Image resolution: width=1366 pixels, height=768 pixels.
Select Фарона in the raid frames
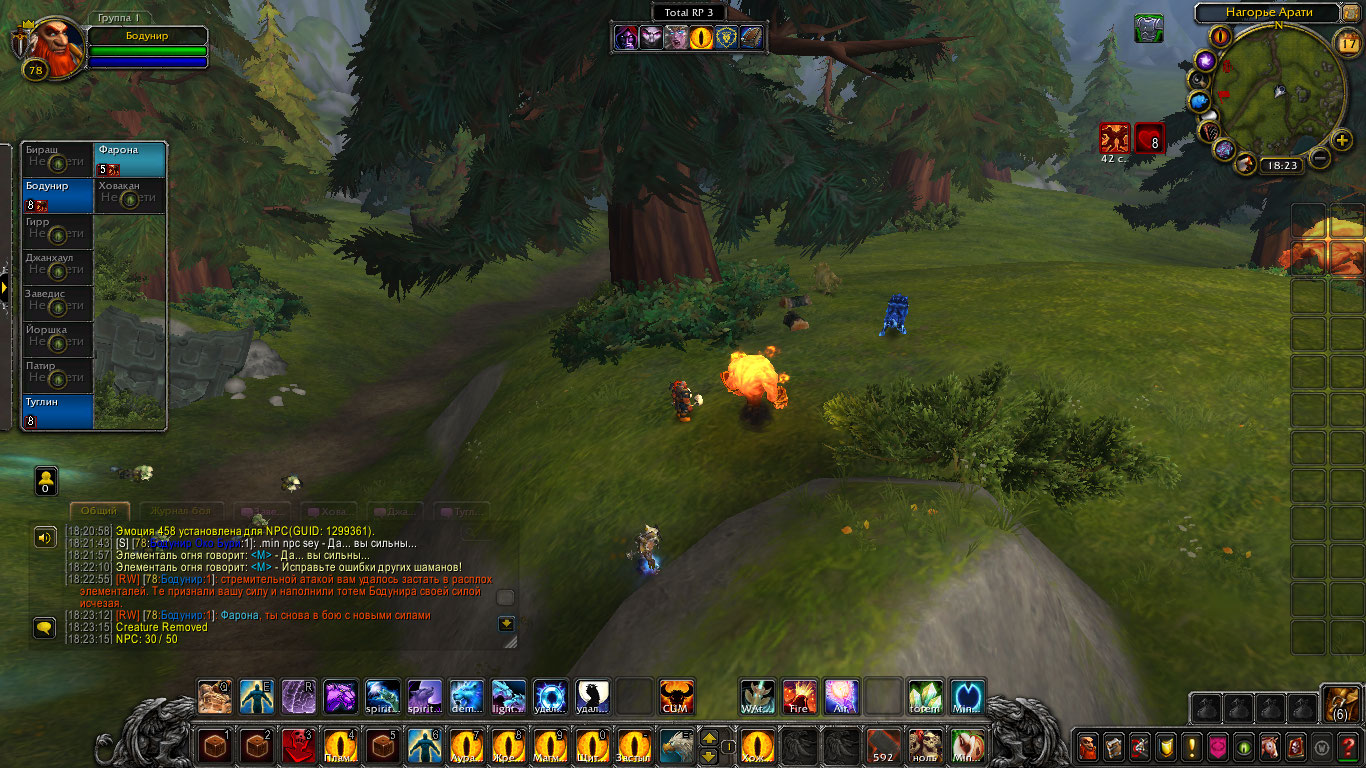pos(130,159)
